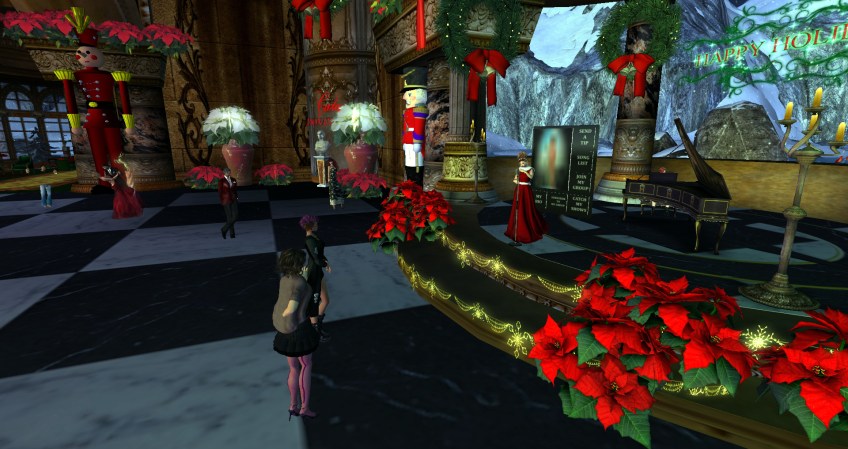Click the Send a Tip panel button

coord(583,139)
